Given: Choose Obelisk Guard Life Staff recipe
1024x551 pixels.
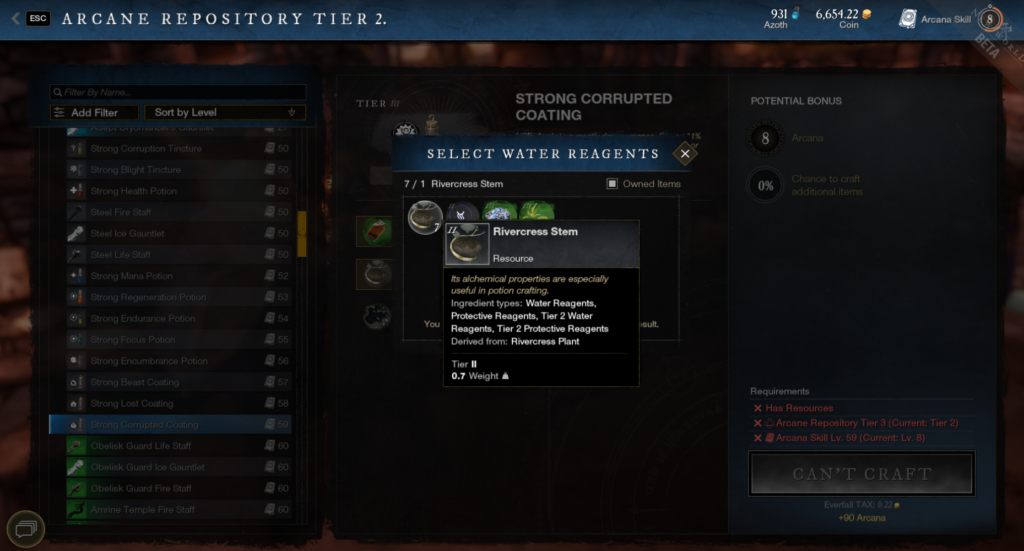Looking at the screenshot, I should (140, 446).
